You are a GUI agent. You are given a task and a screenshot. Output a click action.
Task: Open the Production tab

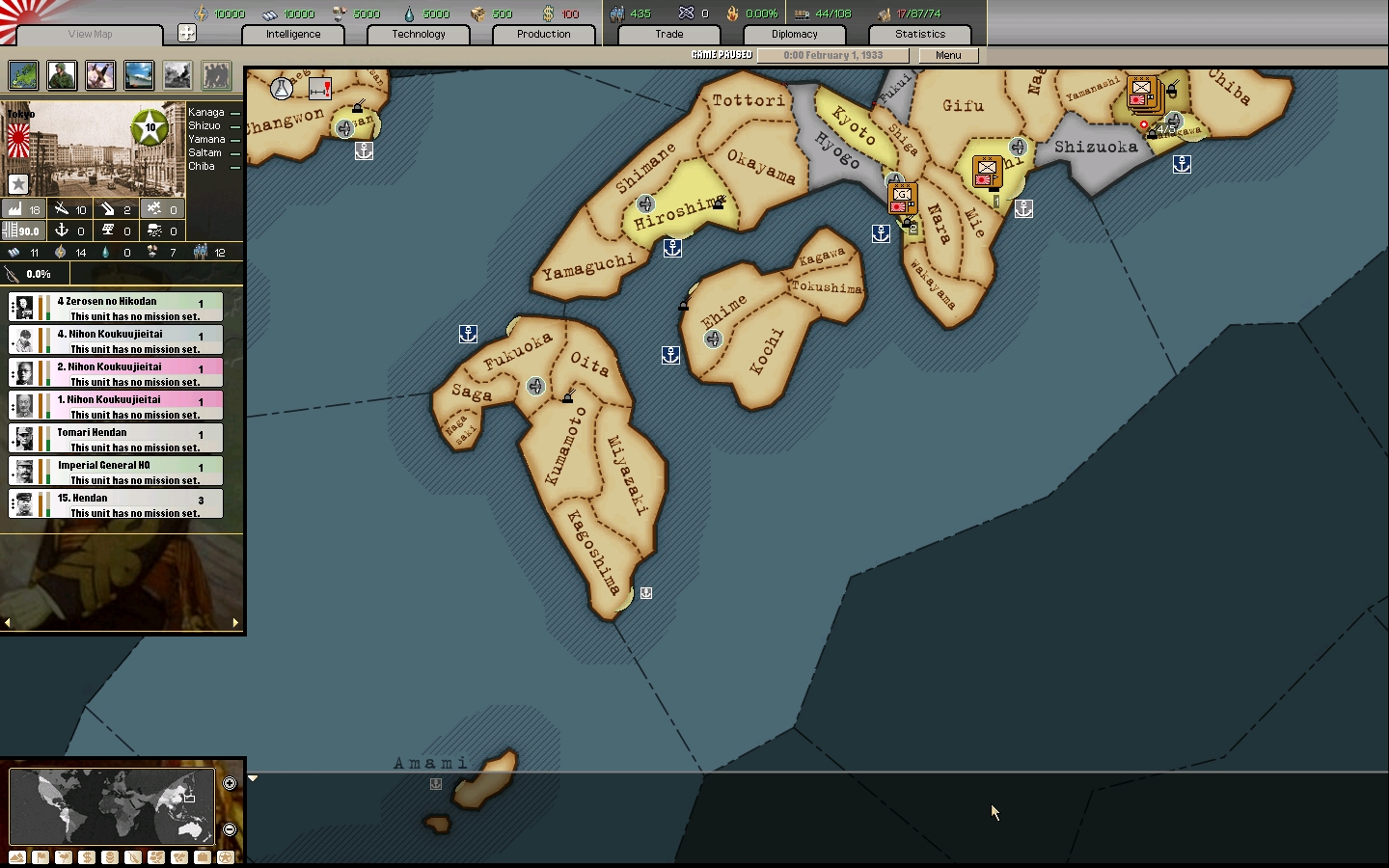543,34
